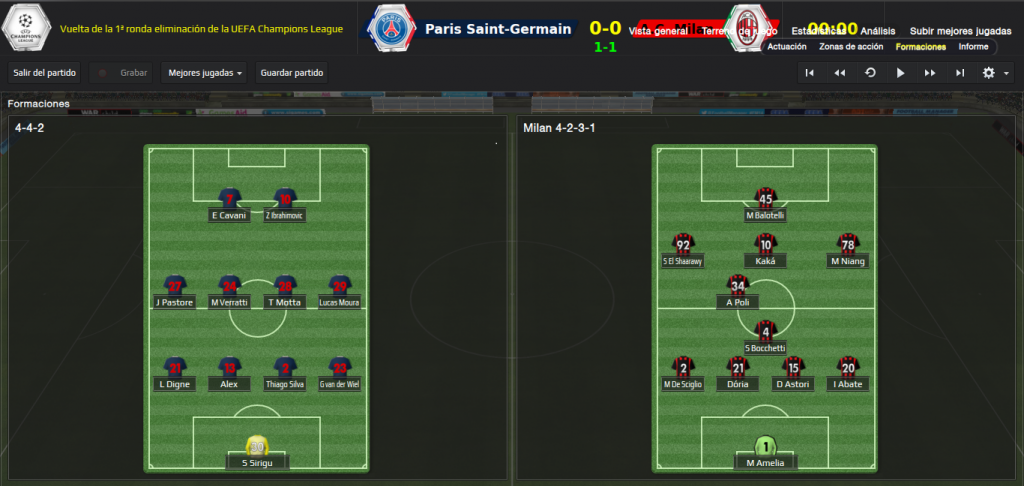Open the Análisis tab

click(x=878, y=31)
